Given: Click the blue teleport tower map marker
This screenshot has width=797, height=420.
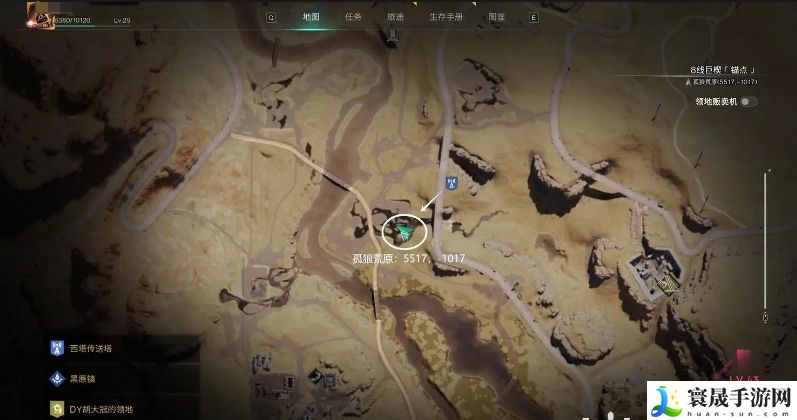Looking at the screenshot, I should click(451, 183).
